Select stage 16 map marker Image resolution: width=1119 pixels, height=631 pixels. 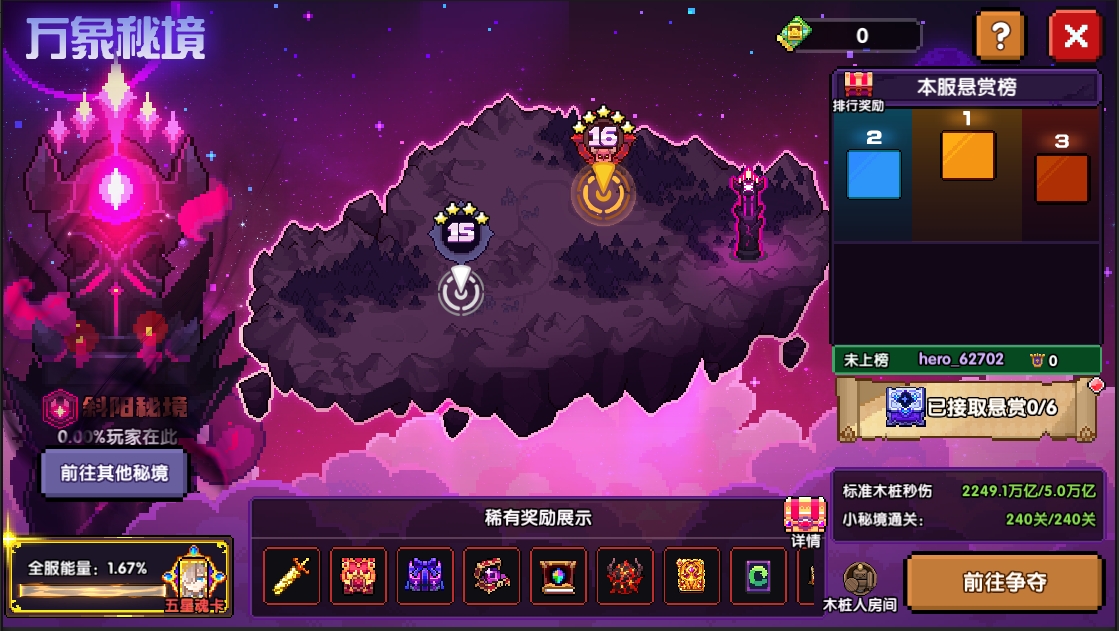603,190
